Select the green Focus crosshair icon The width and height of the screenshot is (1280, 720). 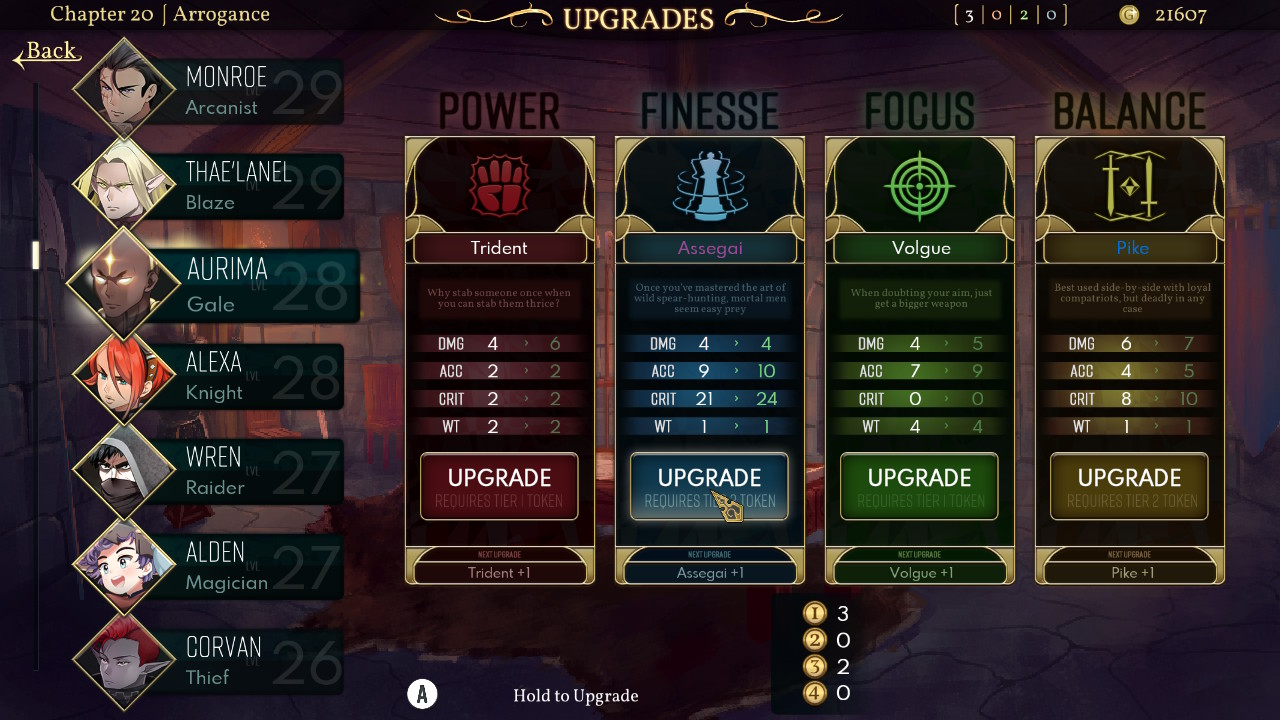[919, 185]
